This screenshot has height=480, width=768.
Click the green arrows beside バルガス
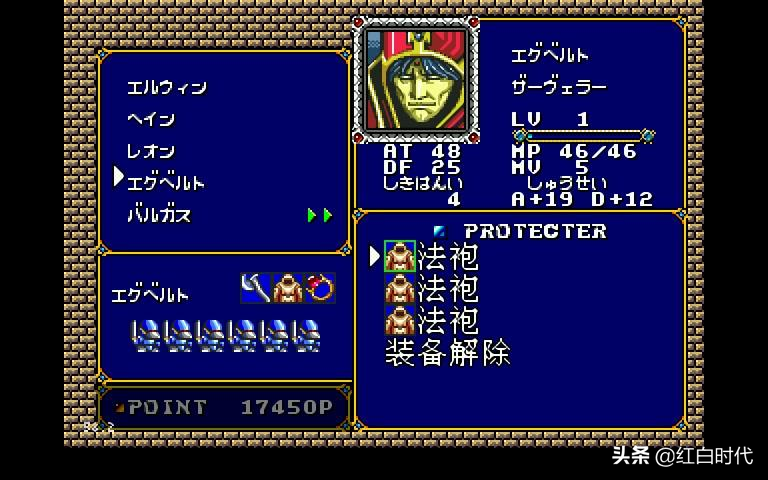click(319, 215)
